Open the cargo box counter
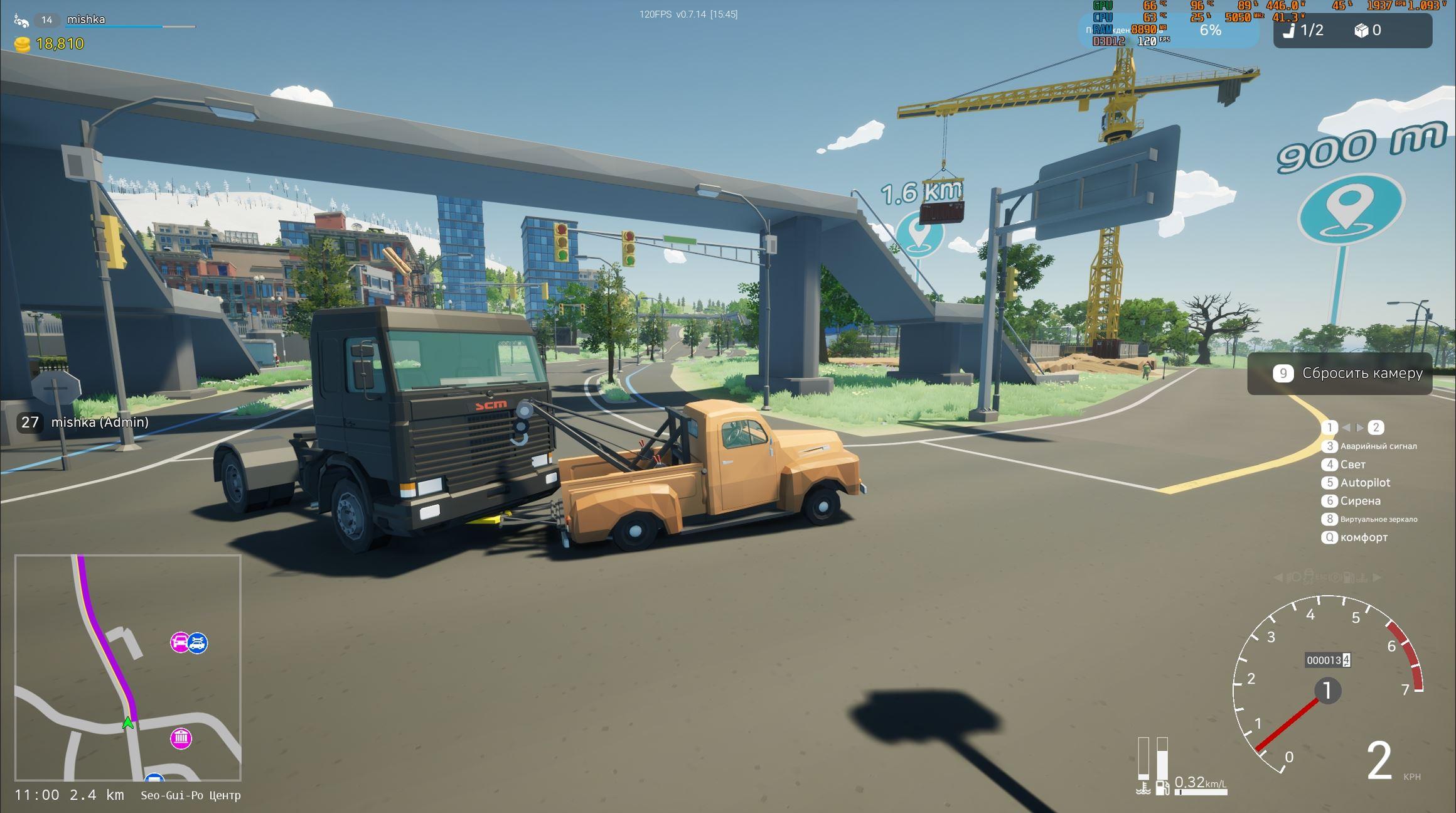 [x=1368, y=30]
